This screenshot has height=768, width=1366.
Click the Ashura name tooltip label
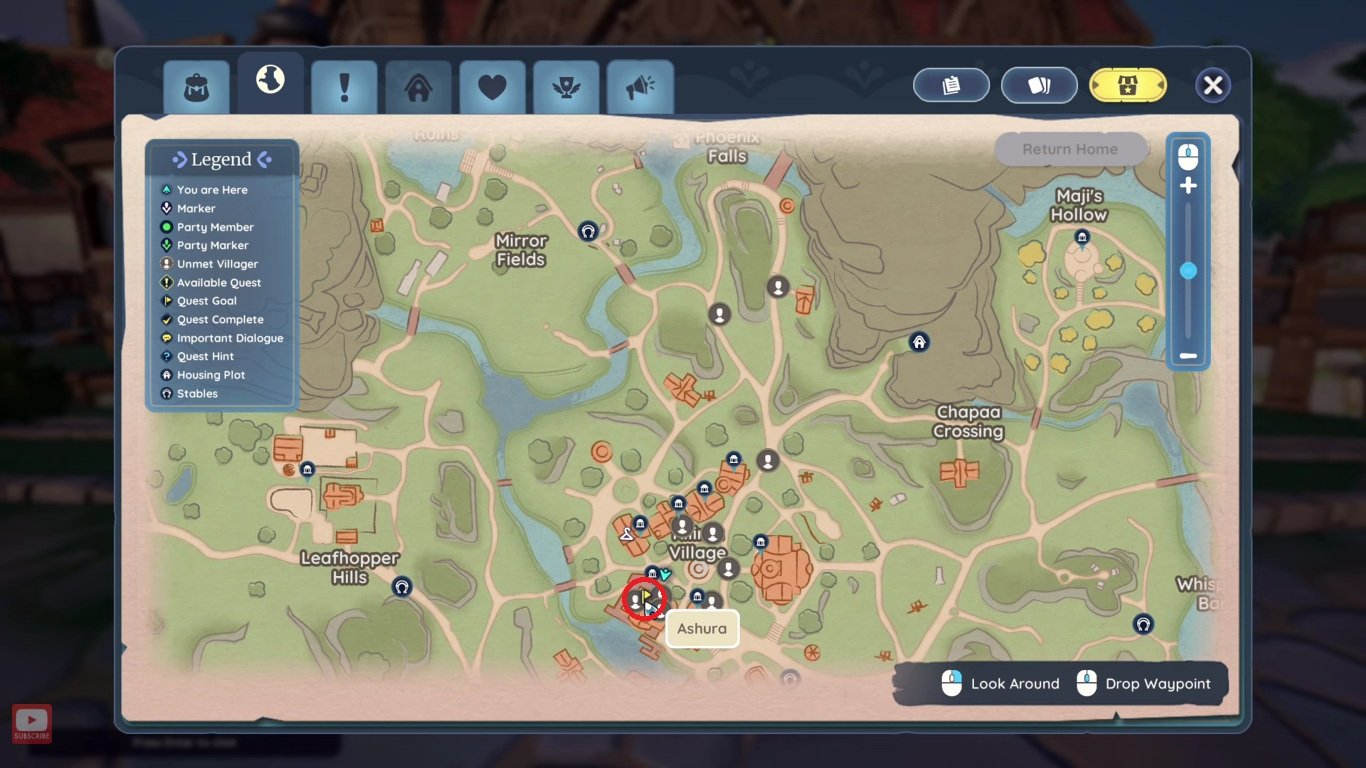pos(702,628)
